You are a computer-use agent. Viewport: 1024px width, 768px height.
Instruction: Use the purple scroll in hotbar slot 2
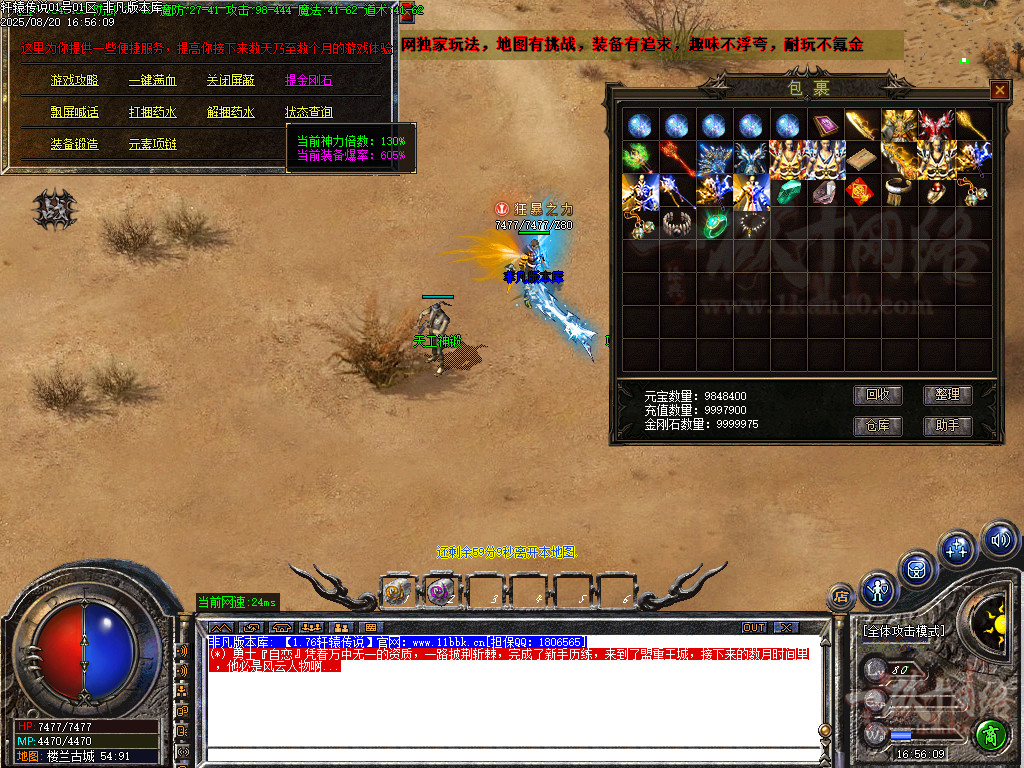[439, 591]
